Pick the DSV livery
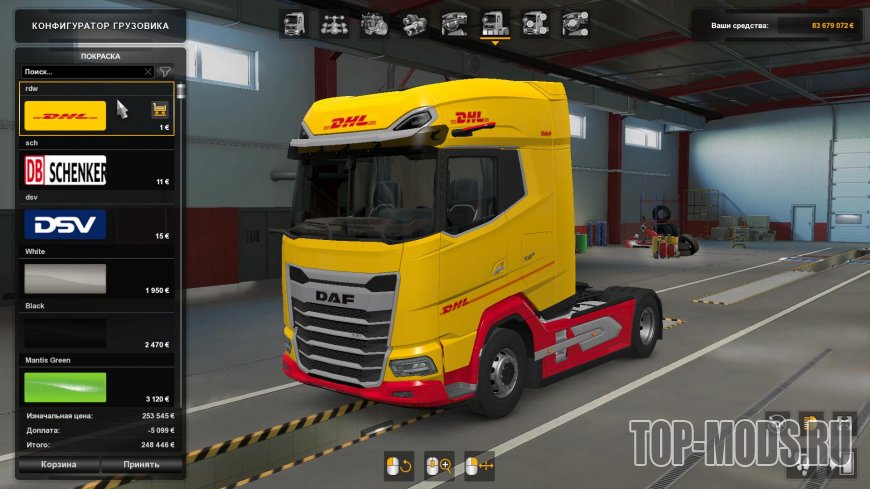Image resolution: width=870 pixels, height=489 pixels. (65, 224)
